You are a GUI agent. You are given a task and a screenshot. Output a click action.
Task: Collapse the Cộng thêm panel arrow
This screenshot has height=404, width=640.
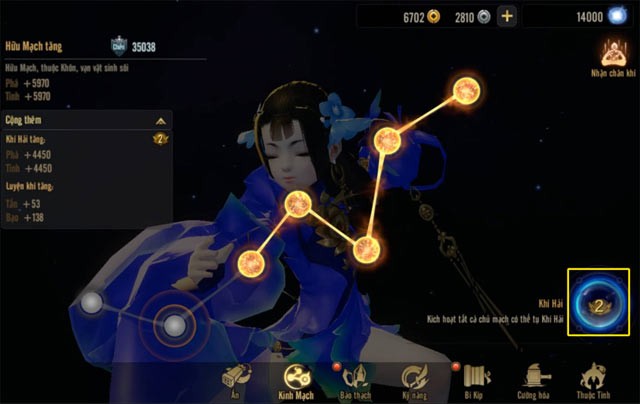click(160, 120)
